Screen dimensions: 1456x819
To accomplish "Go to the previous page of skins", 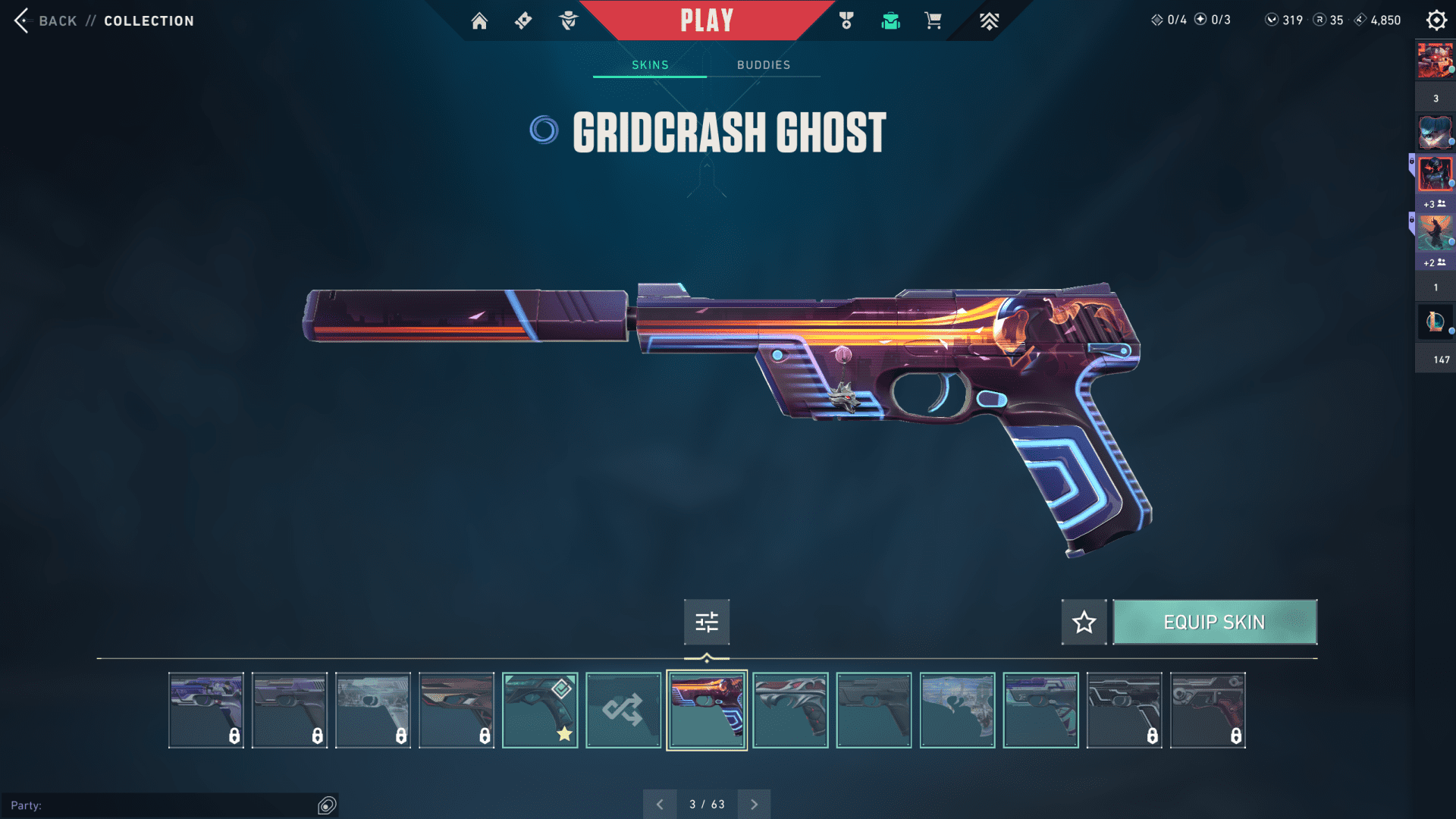I will (x=660, y=804).
